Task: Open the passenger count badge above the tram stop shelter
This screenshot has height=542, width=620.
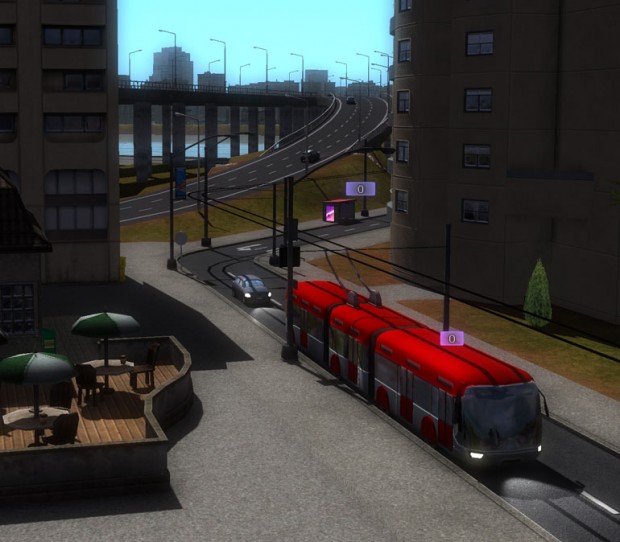Action: tap(360, 188)
